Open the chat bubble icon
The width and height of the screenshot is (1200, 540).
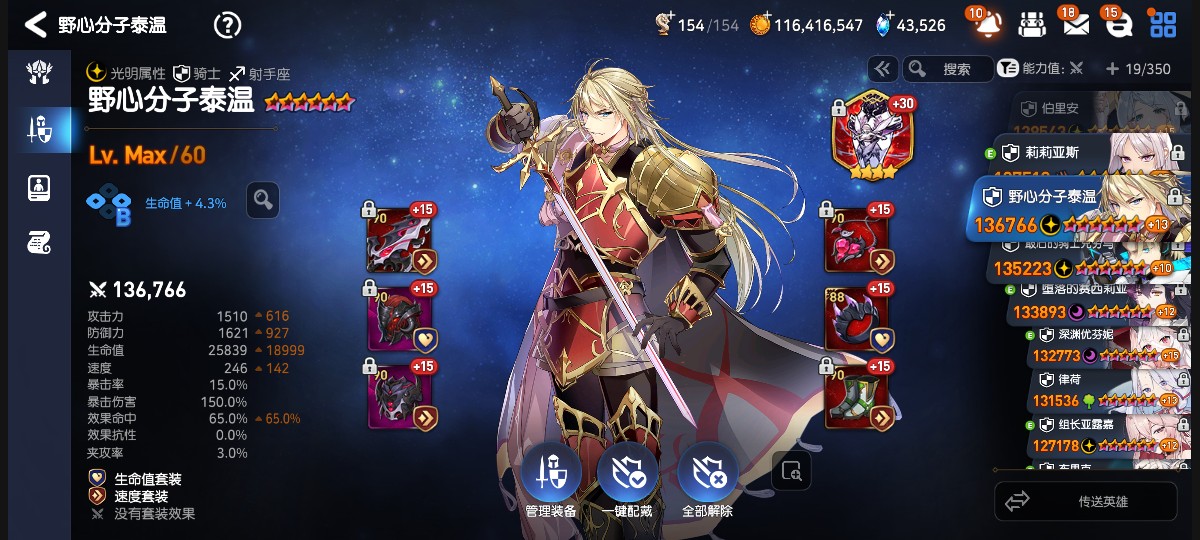point(1118,25)
